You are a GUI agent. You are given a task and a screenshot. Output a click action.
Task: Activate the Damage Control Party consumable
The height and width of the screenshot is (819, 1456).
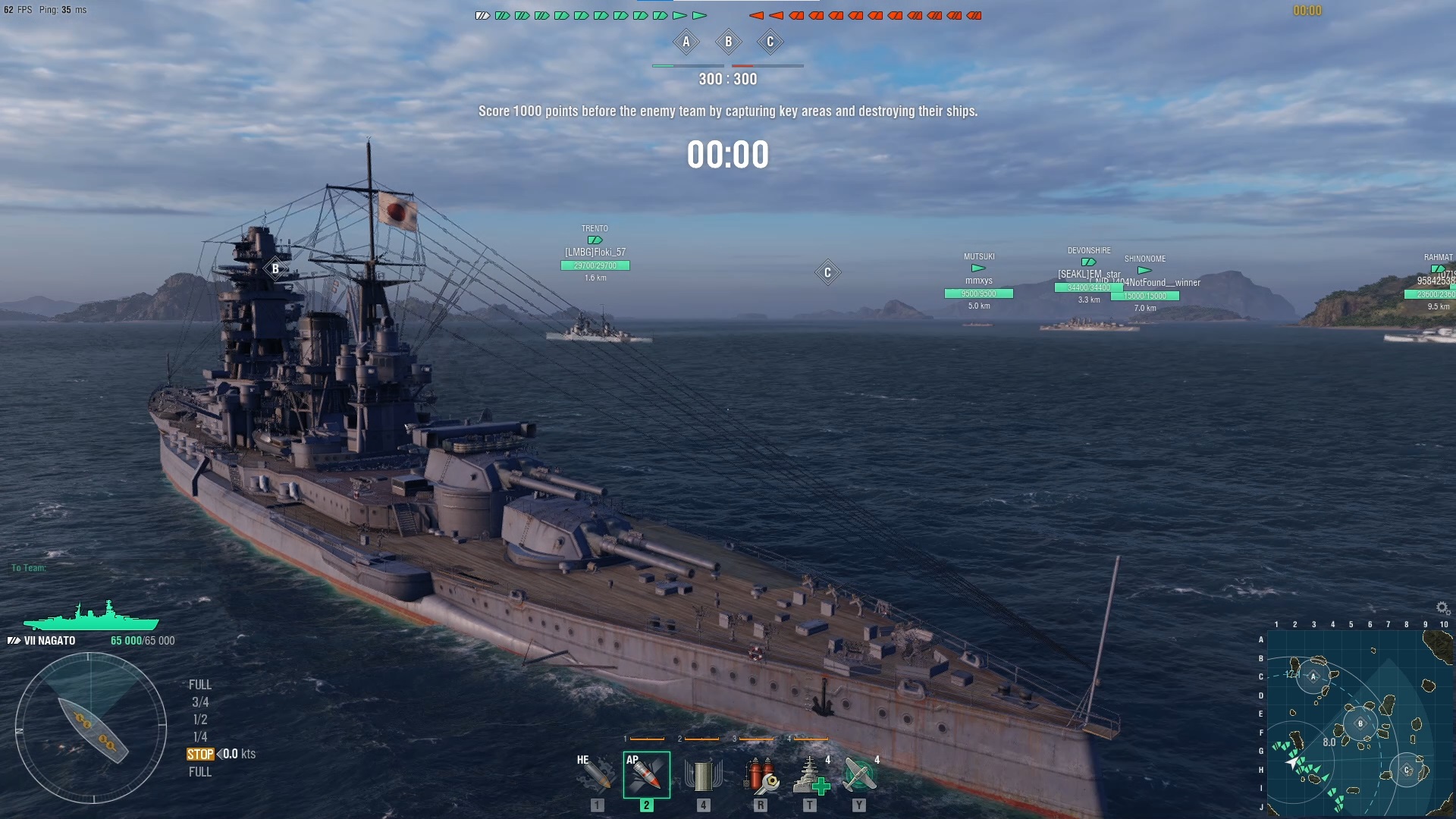[760, 775]
